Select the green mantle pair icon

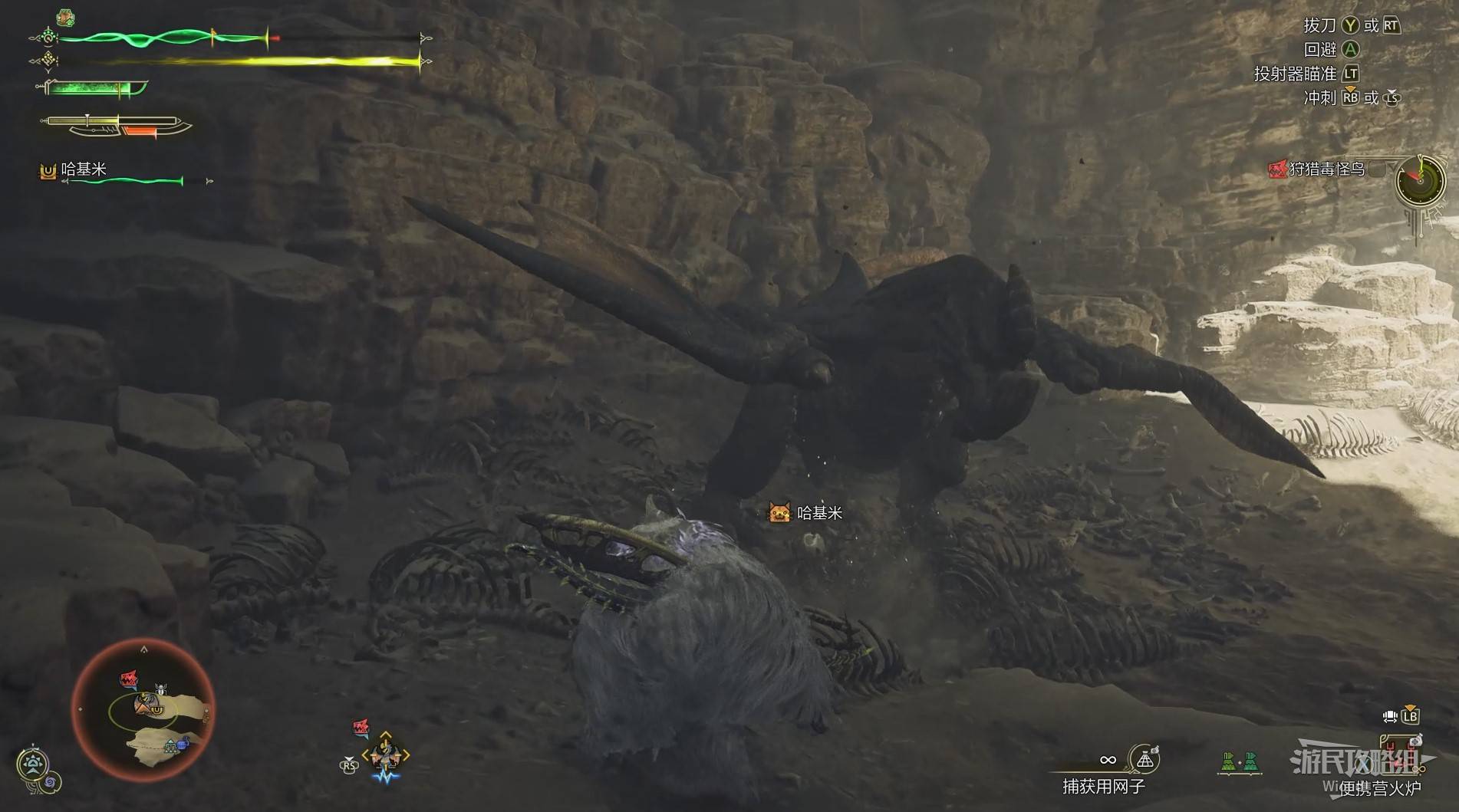pos(1240,761)
